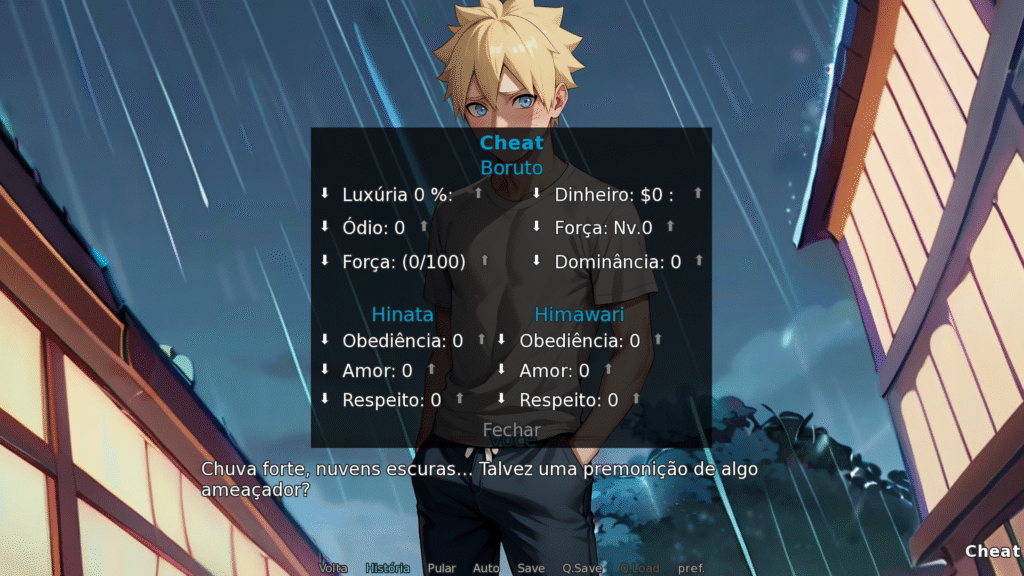Screen dimensions: 1024x576
Task: Open pref. preferences menu
Action: (691, 568)
